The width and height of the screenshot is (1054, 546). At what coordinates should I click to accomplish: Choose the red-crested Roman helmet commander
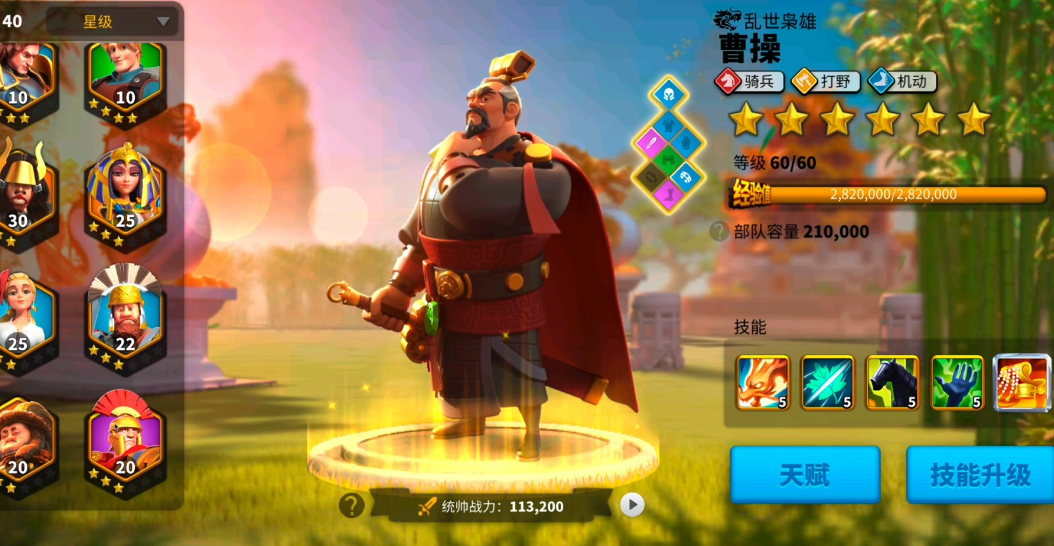(x=125, y=435)
